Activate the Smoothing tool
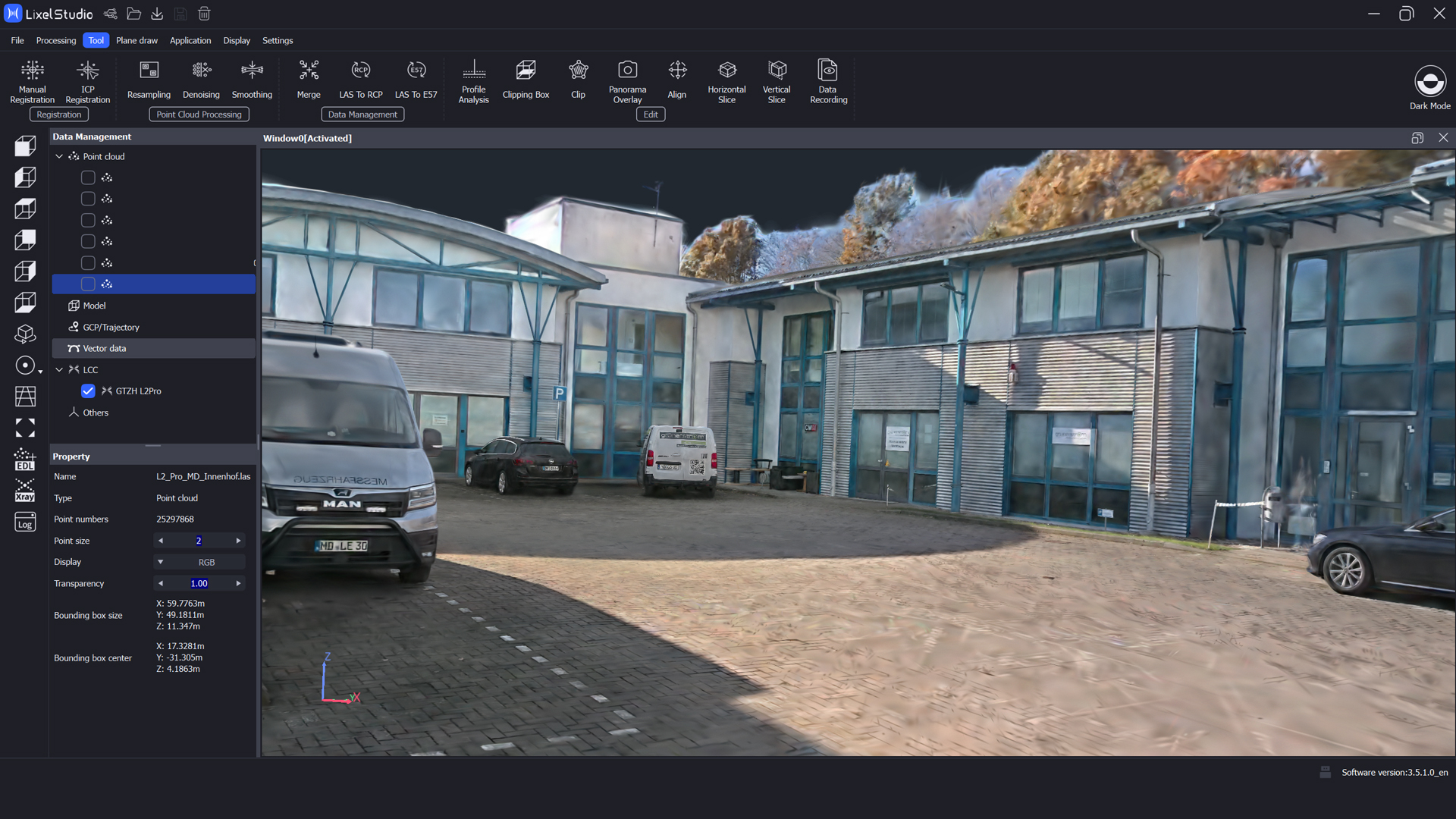The height and width of the screenshot is (819, 1456). point(252,79)
